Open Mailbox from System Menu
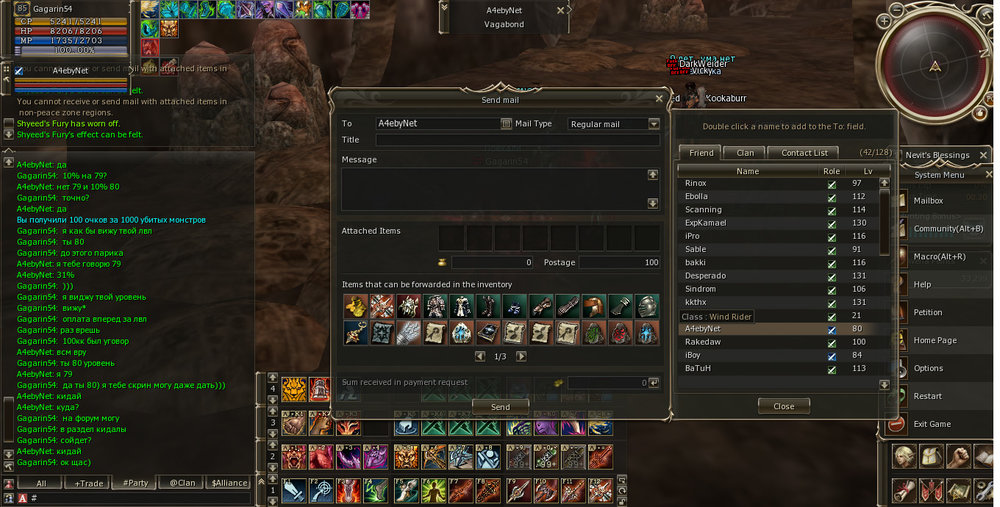1000x507 pixels. pyautogui.click(x=927, y=201)
